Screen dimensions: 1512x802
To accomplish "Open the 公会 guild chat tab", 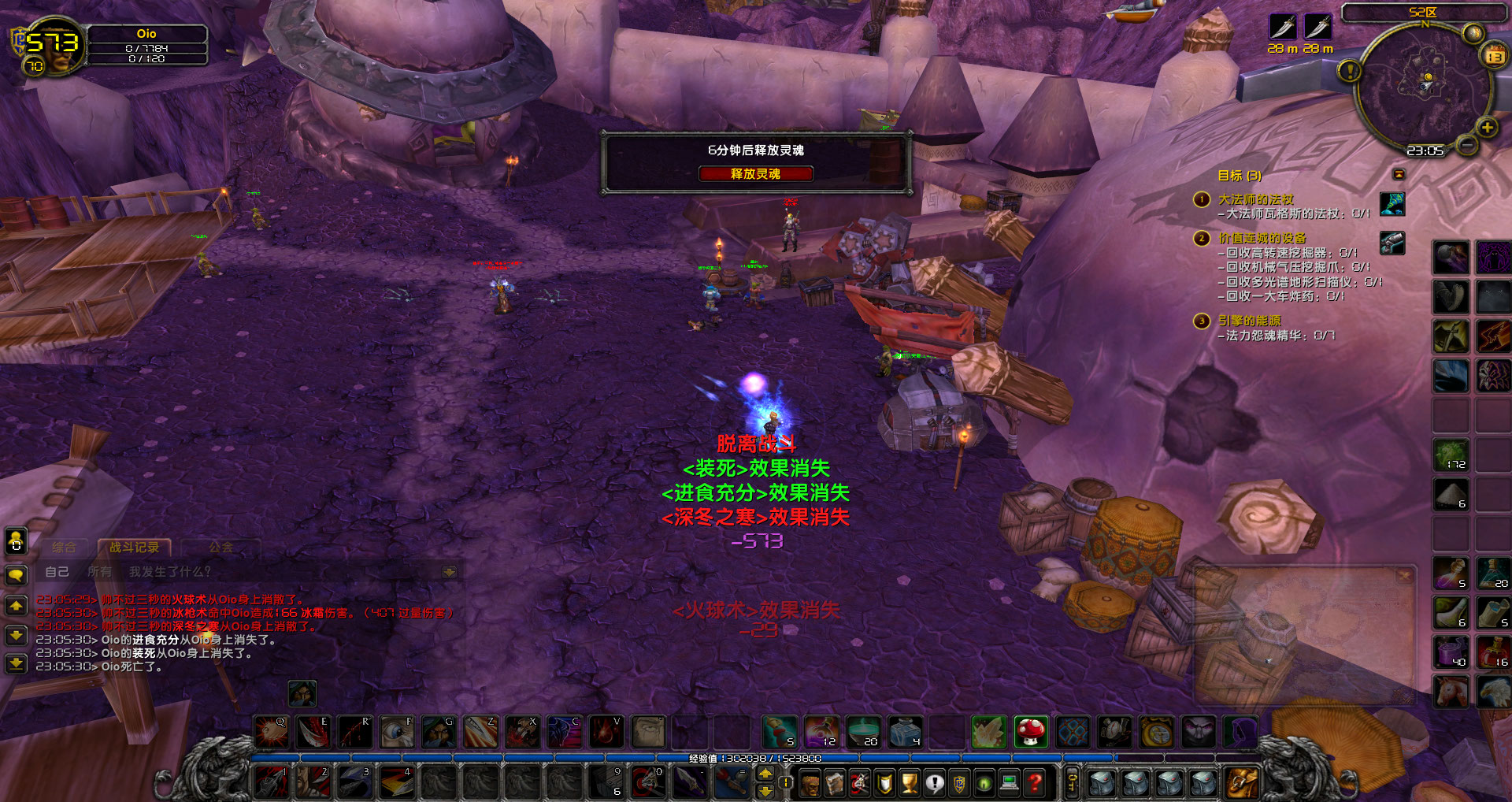I will 221,547.
